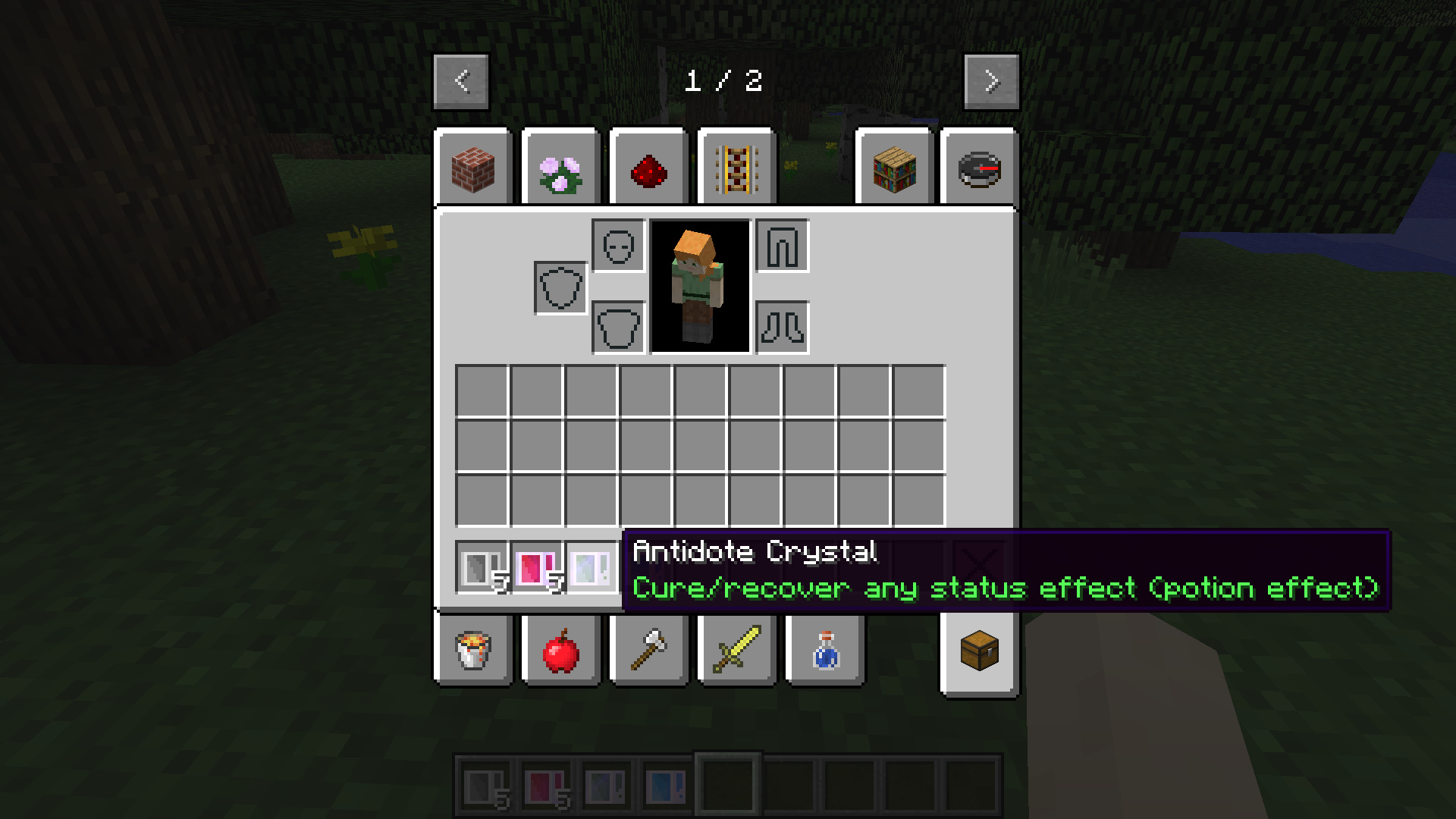Screen dimensions: 1456x819
Task: Open the golden sword Combat tab
Action: tap(737, 651)
